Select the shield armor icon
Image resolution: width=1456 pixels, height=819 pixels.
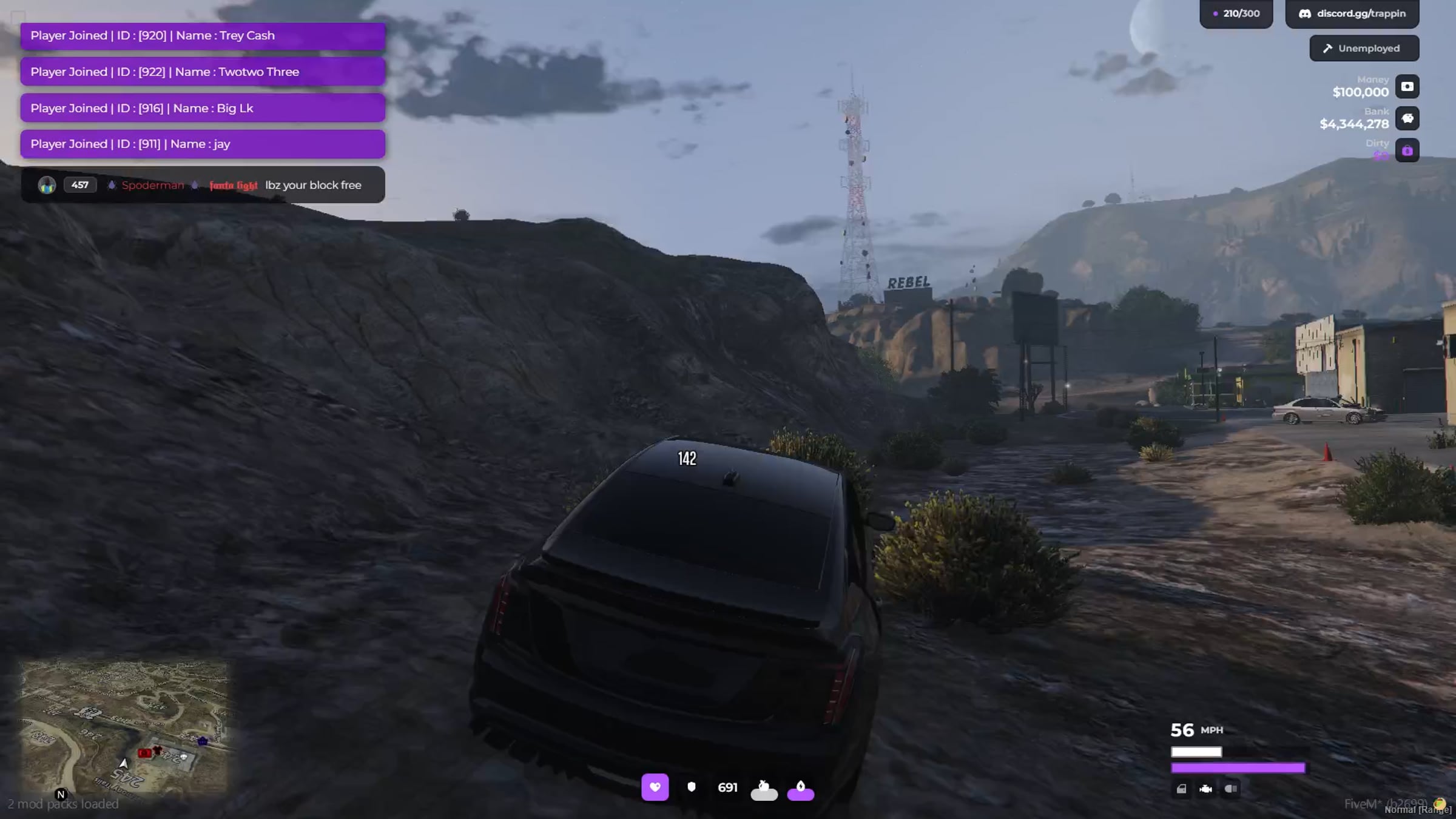[691, 787]
